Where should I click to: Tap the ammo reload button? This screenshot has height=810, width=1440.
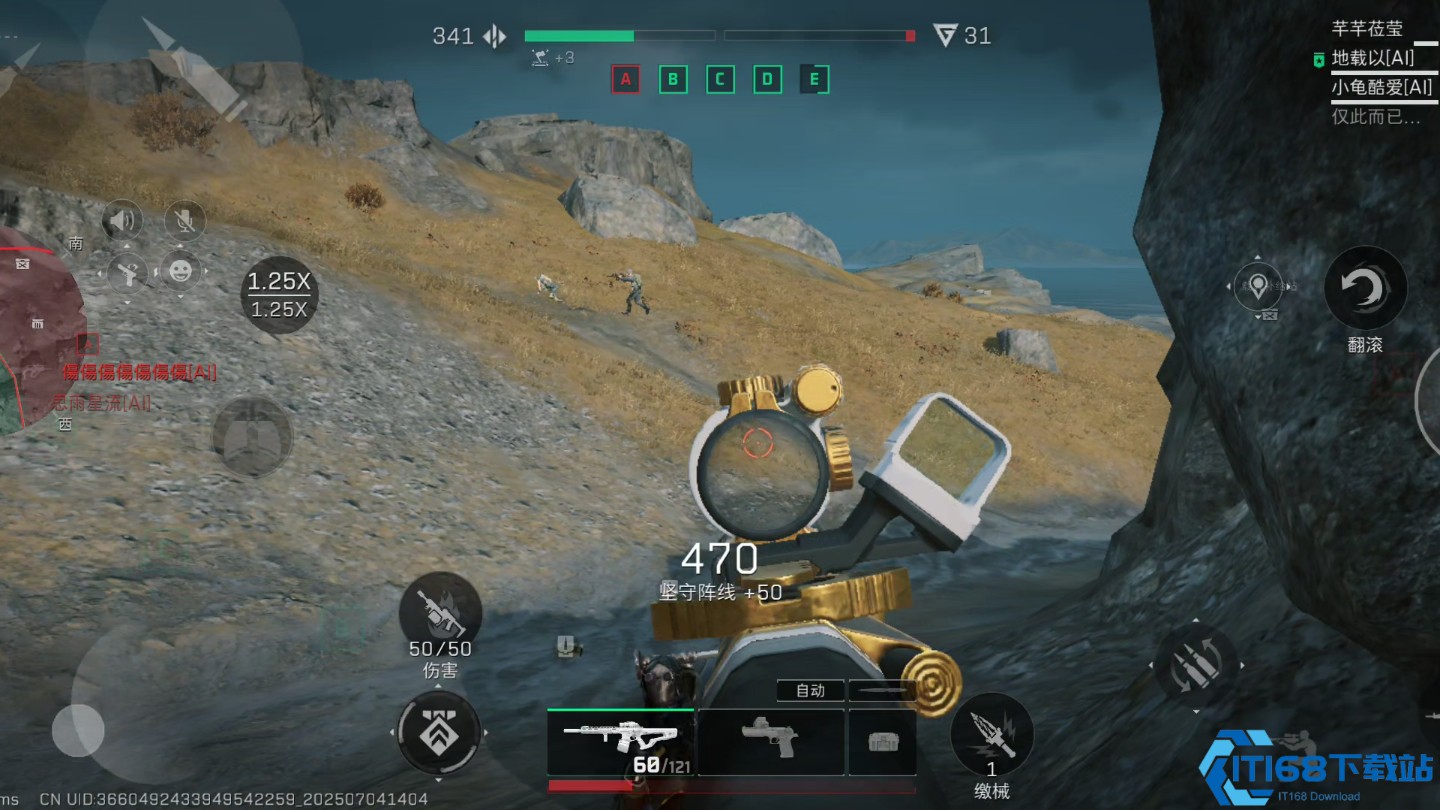pos(1197,664)
